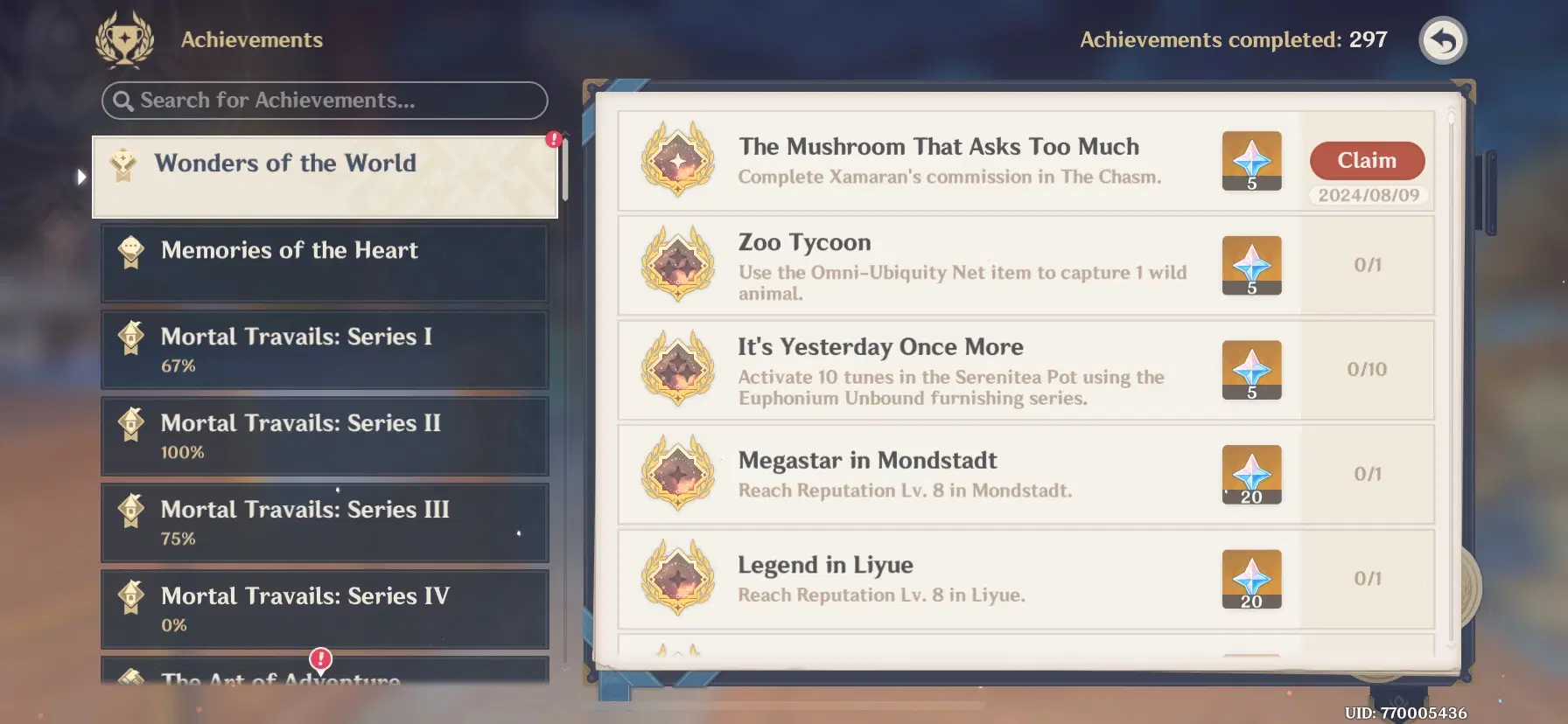This screenshot has width=1568, height=724.
Task: Click the red notification badge on Wonders of the World
Action: click(x=553, y=137)
